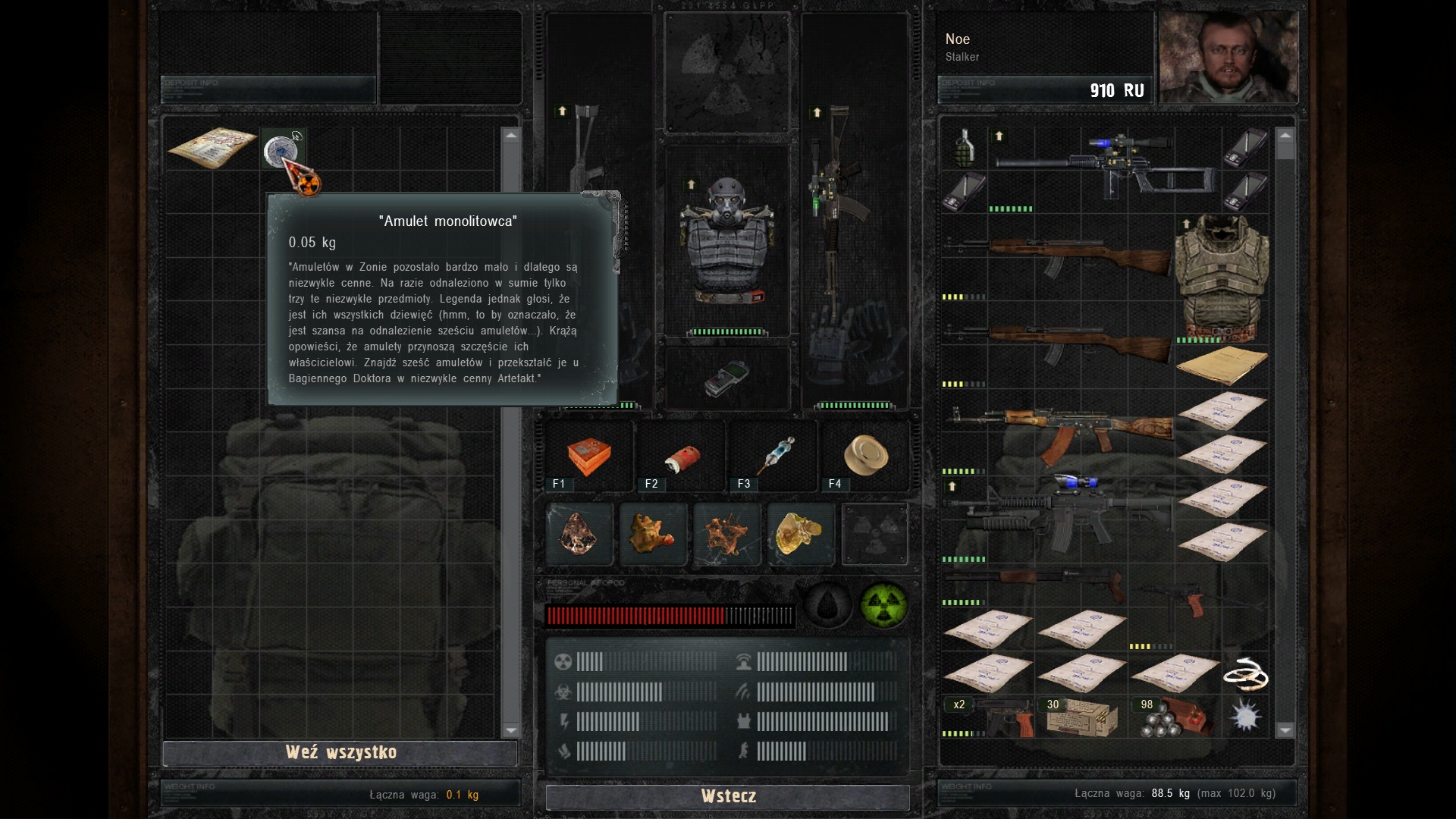The height and width of the screenshot is (819, 1456).
Task: Click the inventory scrollbar down arrow
Action: pos(1285,730)
